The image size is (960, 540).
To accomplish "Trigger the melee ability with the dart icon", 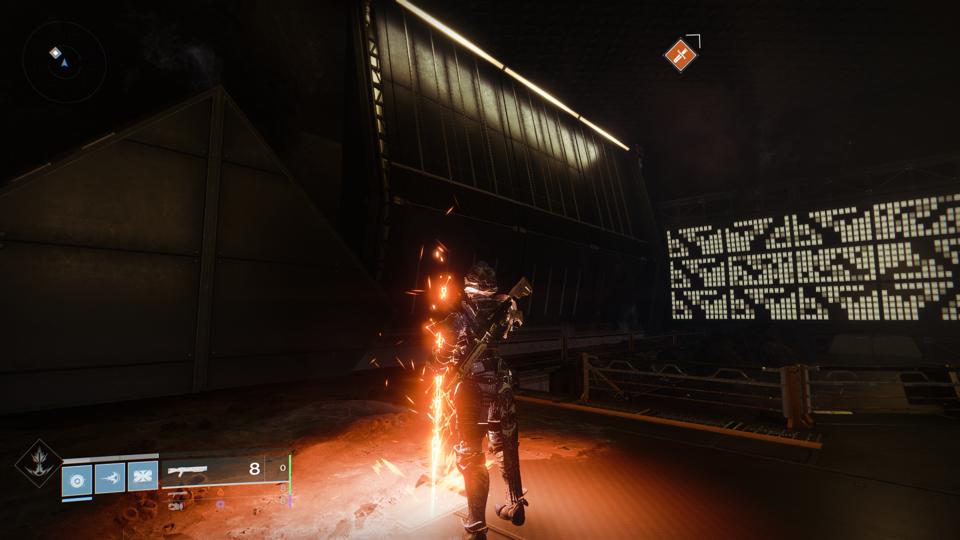I will [110, 477].
